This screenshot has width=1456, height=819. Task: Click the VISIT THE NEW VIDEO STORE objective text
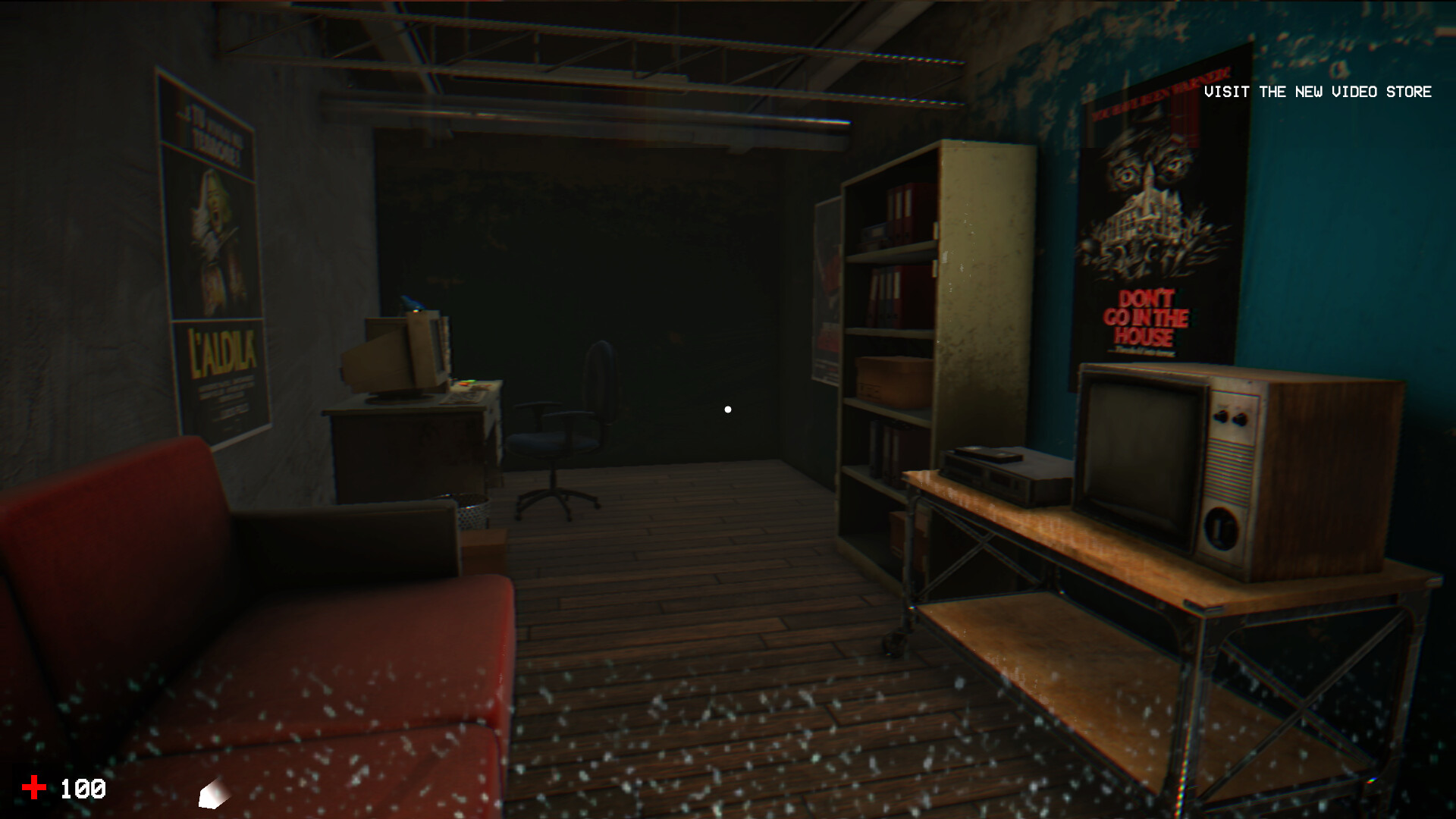(1317, 93)
